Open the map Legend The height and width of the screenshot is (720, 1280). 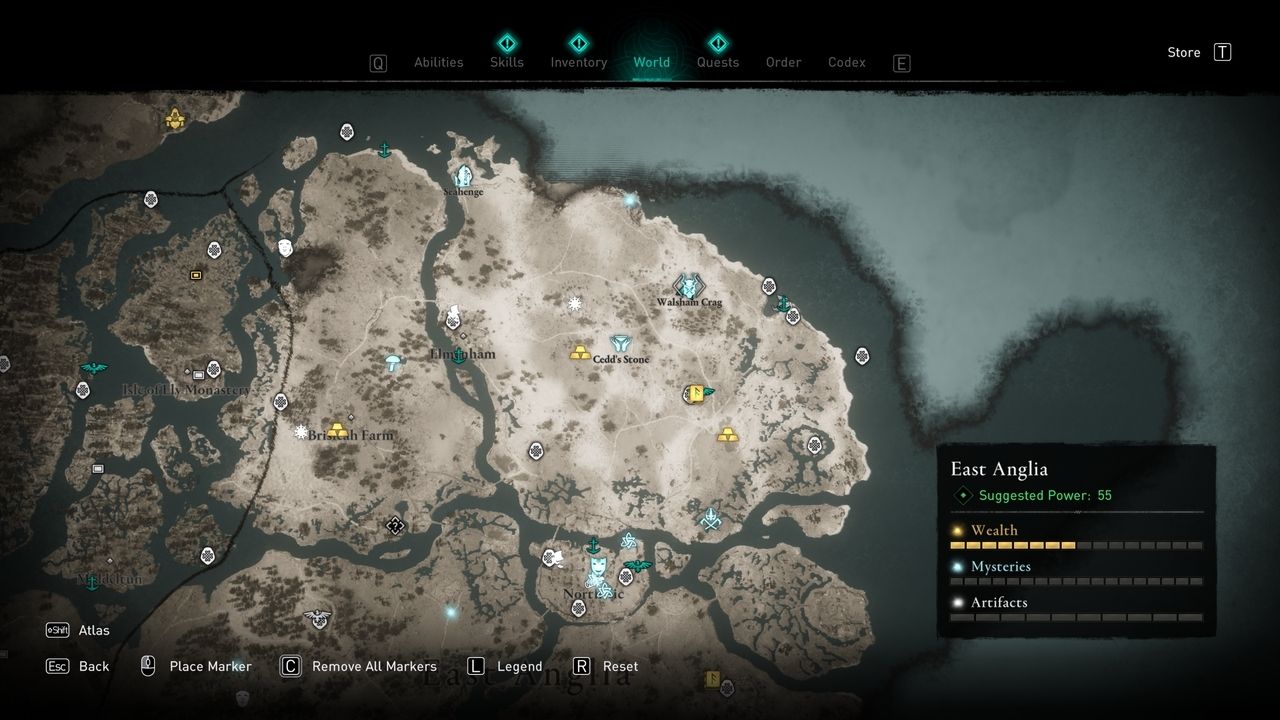pyautogui.click(x=522, y=666)
